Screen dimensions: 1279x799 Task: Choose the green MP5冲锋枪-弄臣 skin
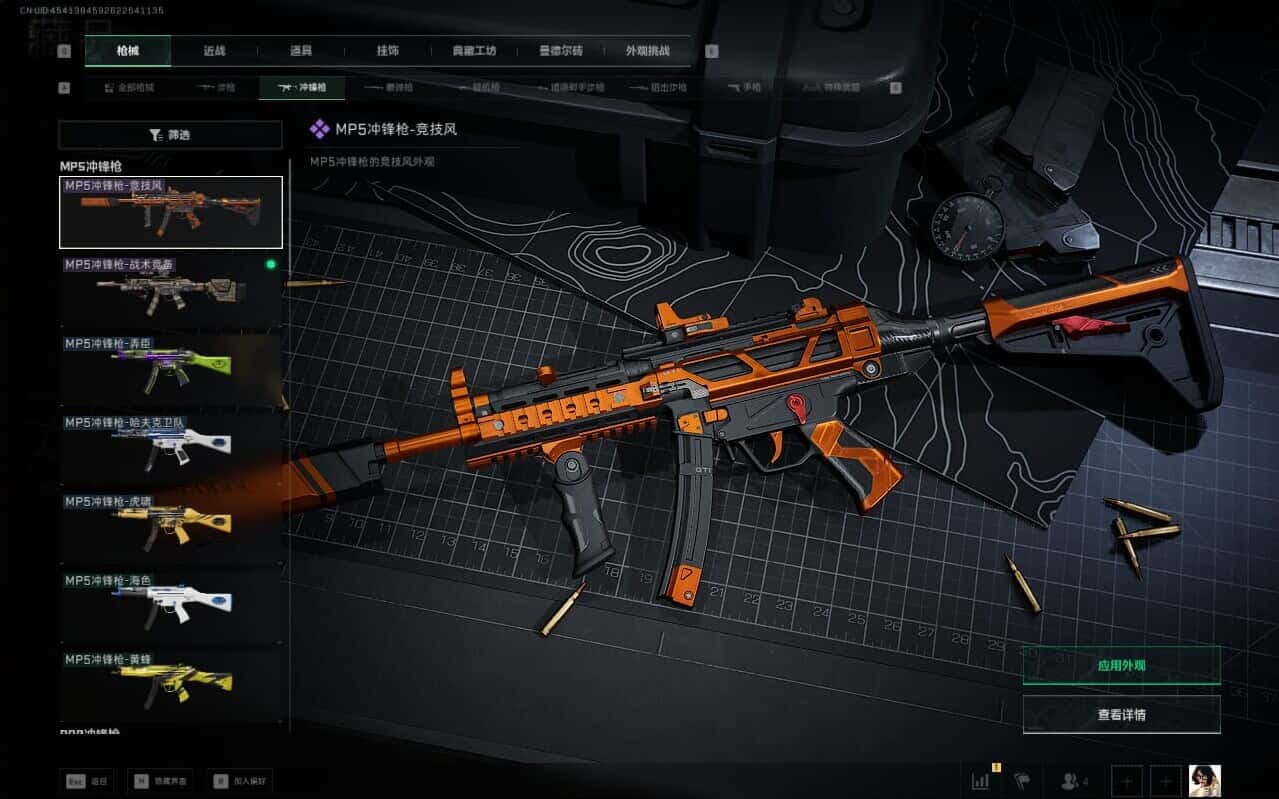pos(170,369)
